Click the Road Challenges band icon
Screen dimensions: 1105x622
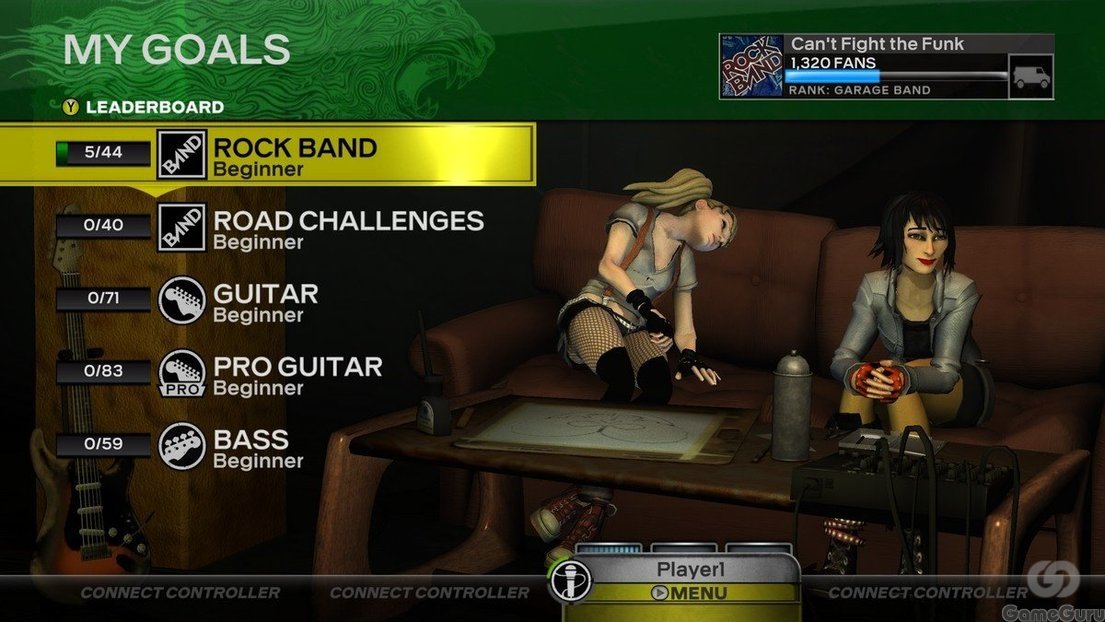pyautogui.click(x=182, y=228)
